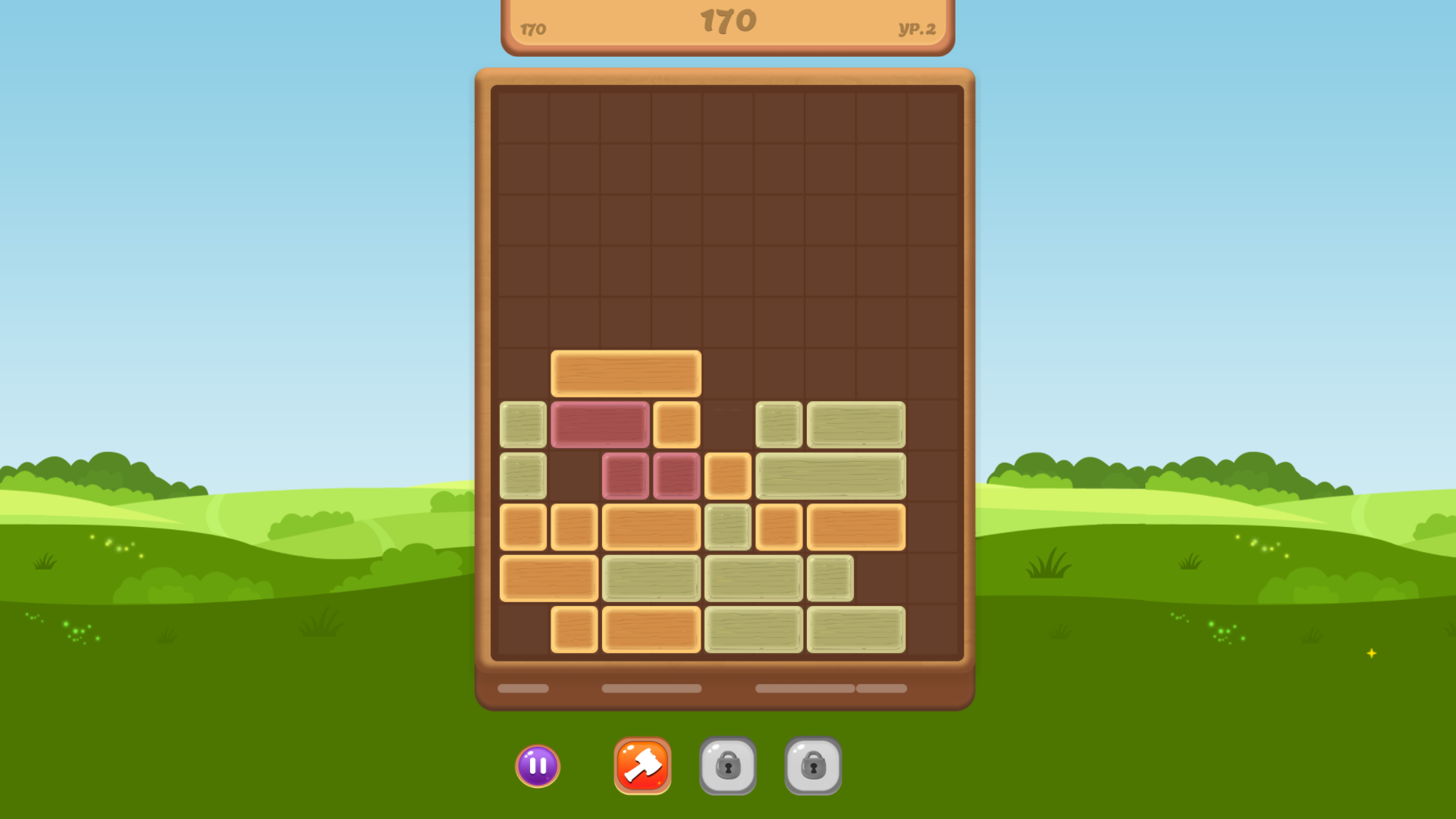Image resolution: width=1456 pixels, height=819 pixels.
Task: Click the score display showing 170
Action: click(x=726, y=19)
